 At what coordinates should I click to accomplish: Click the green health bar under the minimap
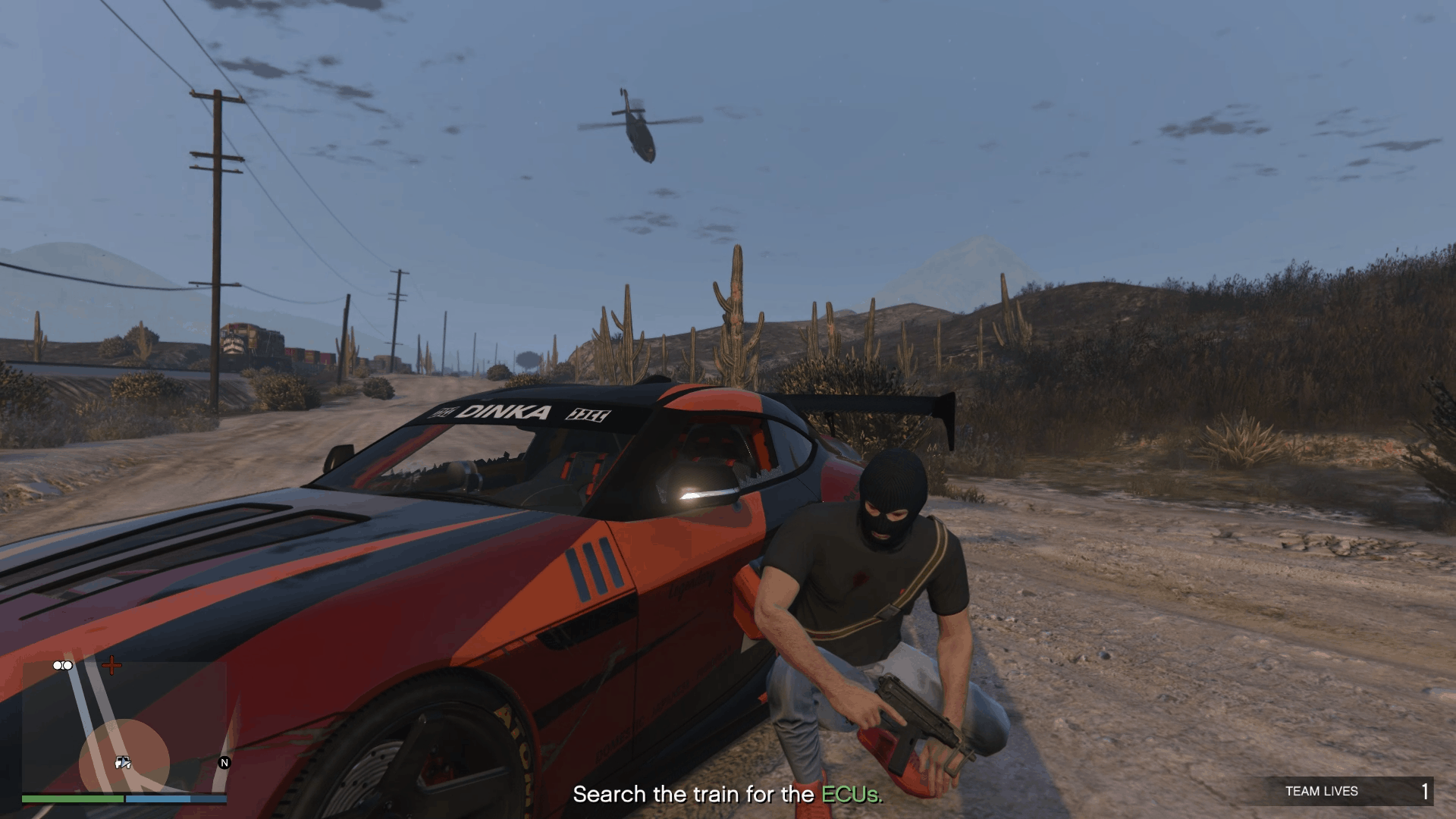coord(74,799)
